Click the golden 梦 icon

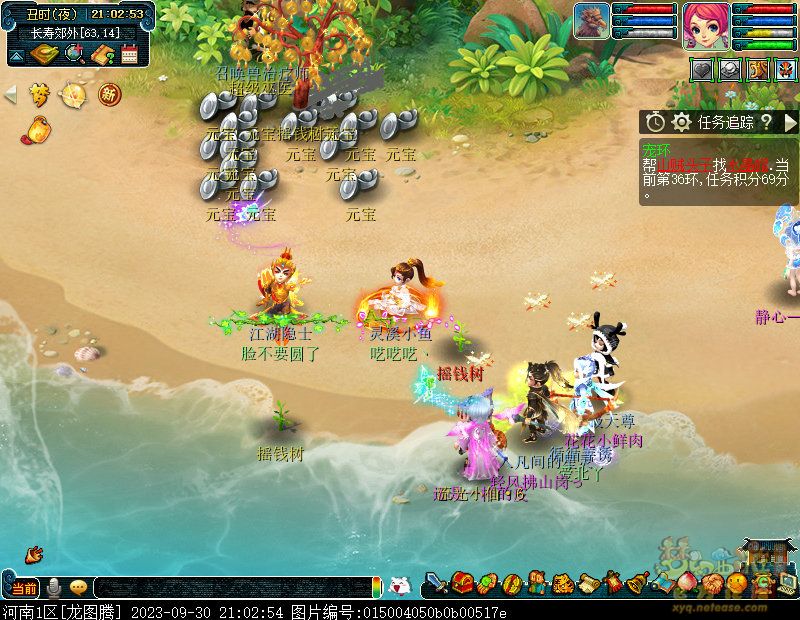point(39,94)
